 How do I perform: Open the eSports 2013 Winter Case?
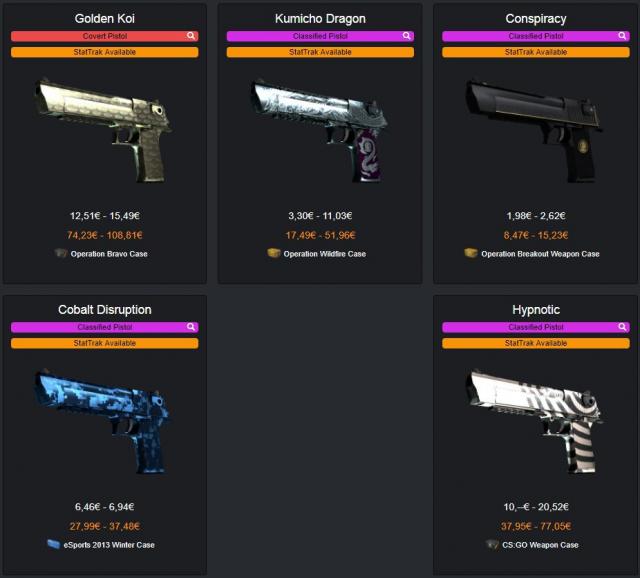click(109, 545)
